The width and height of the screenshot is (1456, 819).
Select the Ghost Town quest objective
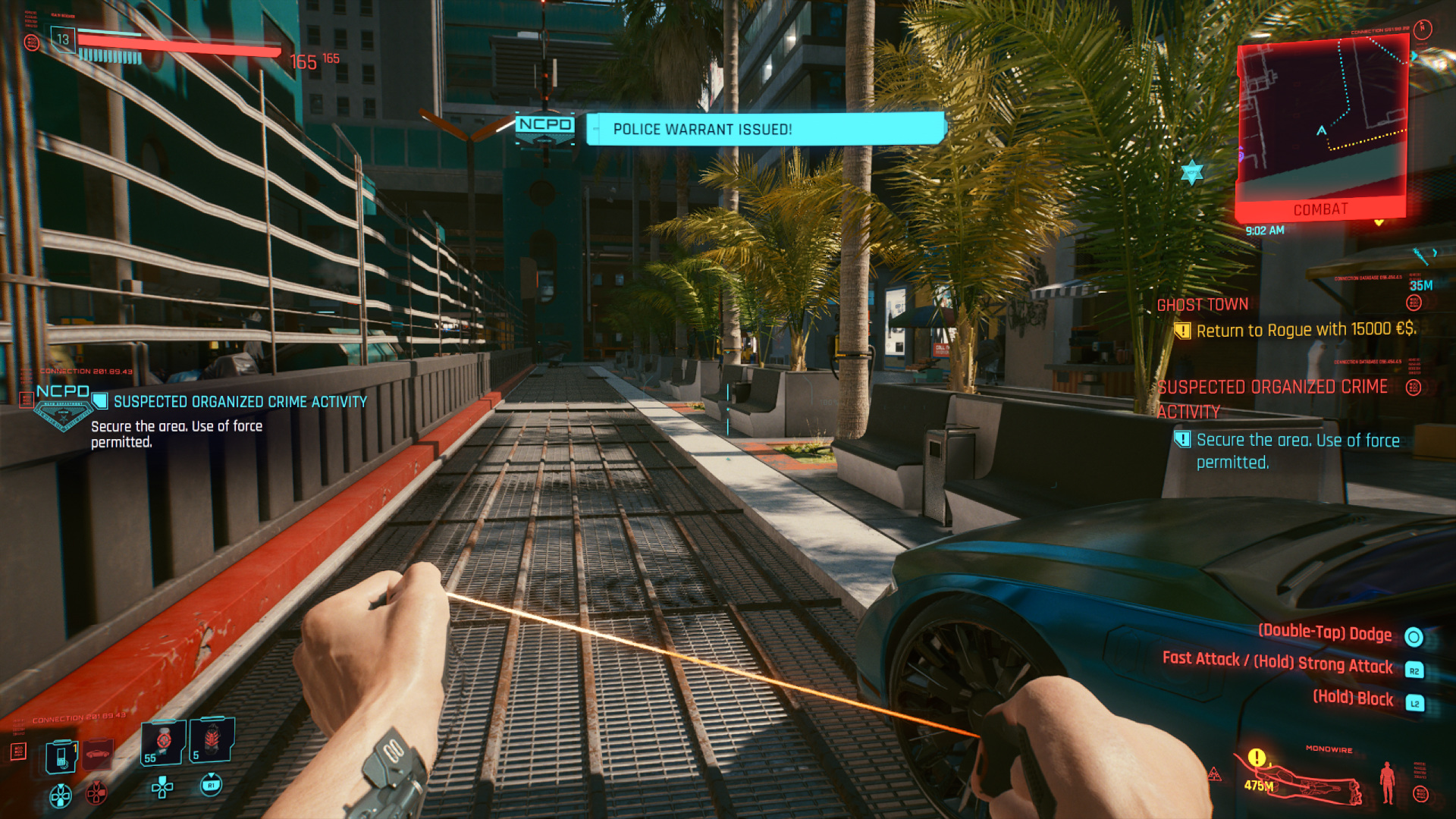click(x=1202, y=305)
